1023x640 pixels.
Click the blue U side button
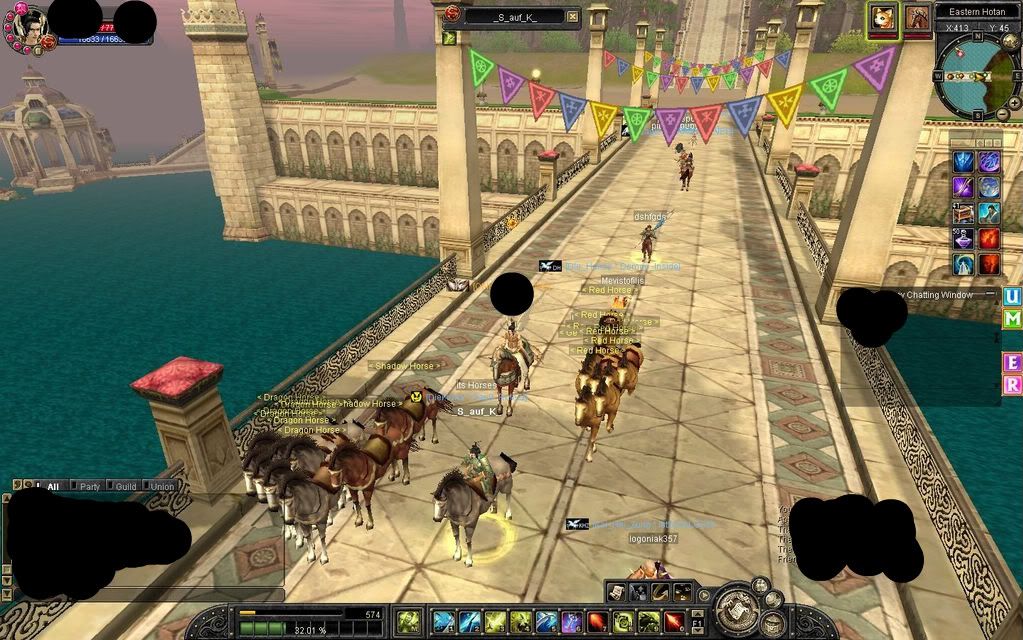[x=1012, y=296]
